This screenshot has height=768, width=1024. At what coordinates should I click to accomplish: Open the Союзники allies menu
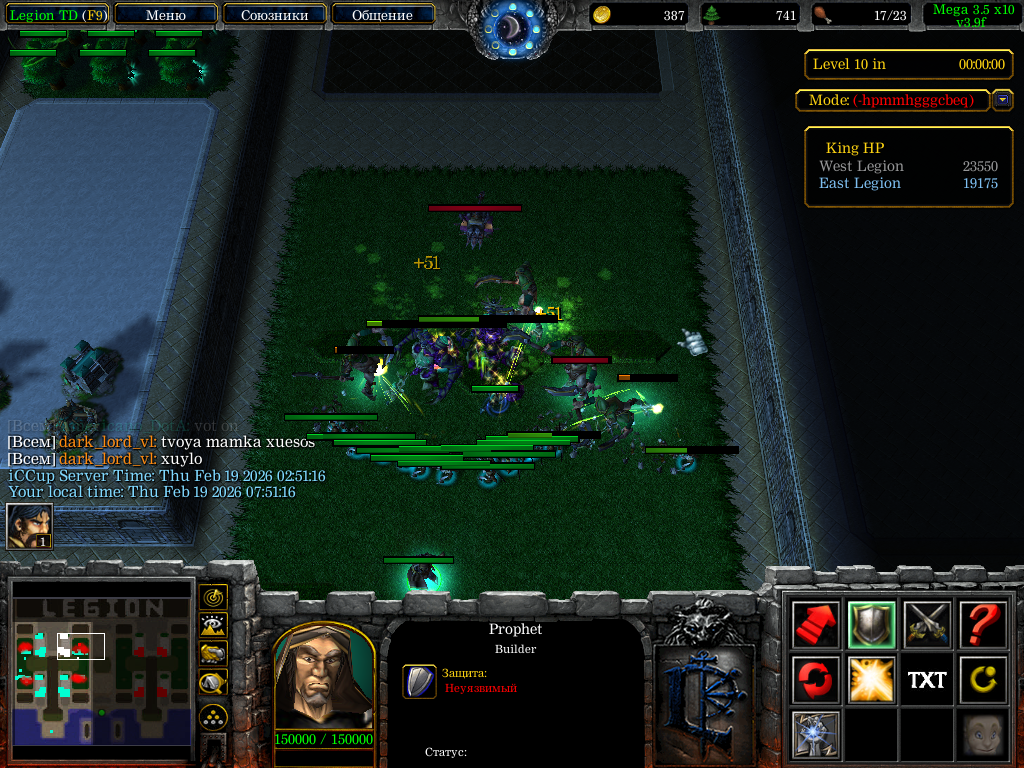(274, 15)
